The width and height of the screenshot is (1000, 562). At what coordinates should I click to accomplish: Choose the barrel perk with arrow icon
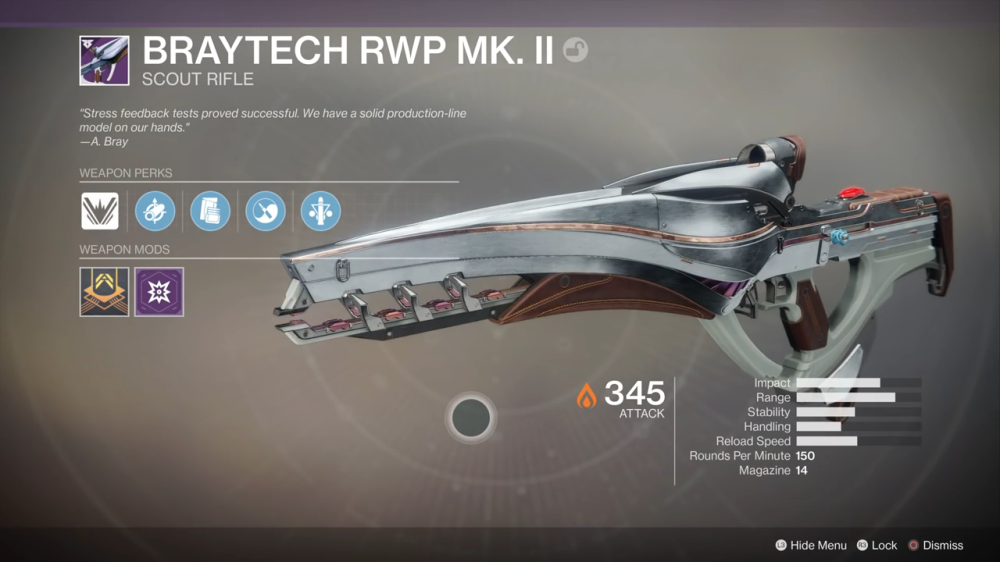click(155, 211)
